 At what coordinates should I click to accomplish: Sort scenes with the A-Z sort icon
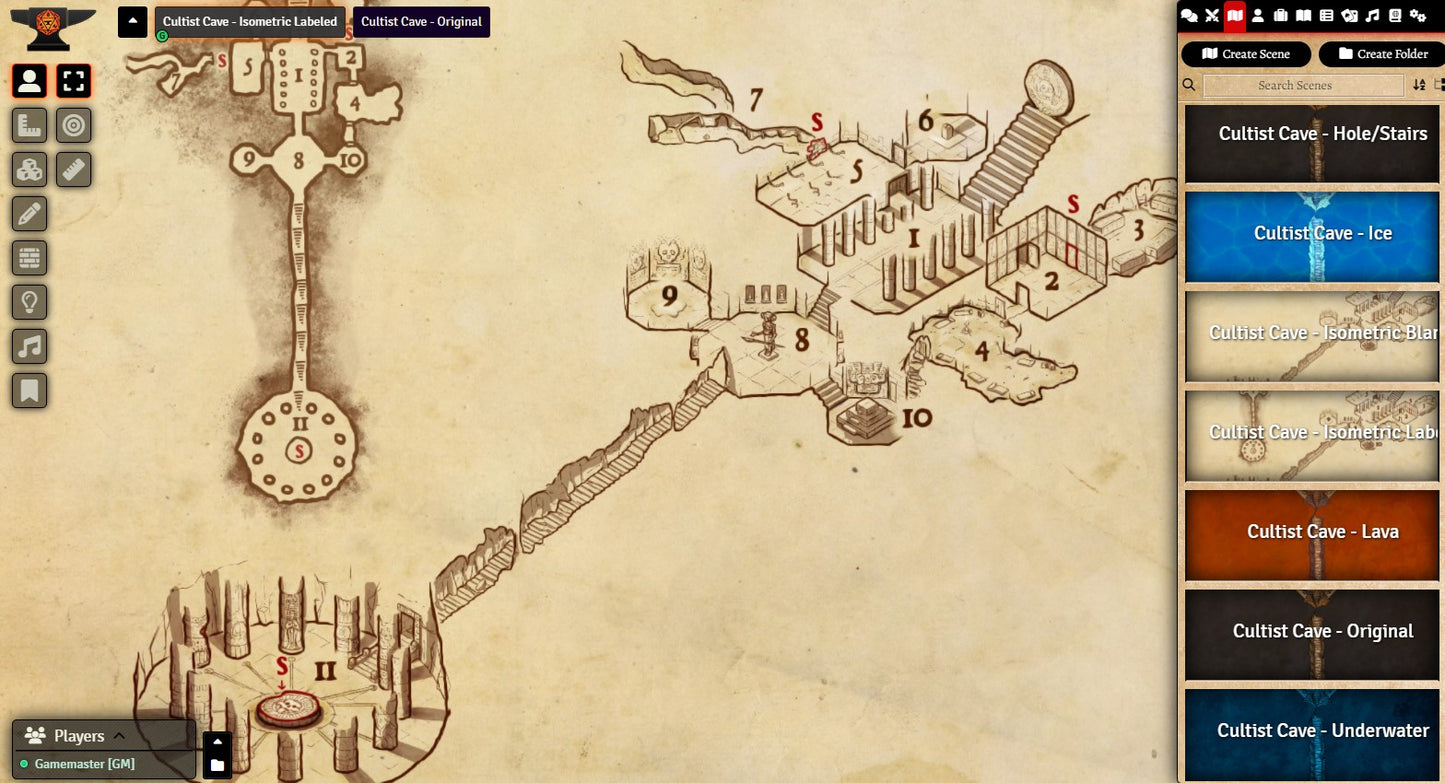pos(1419,85)
